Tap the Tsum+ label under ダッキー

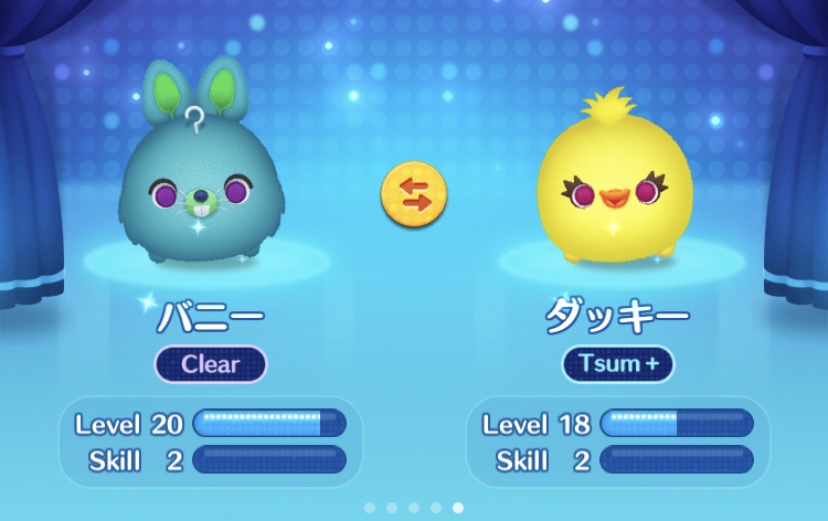point(618,364)
